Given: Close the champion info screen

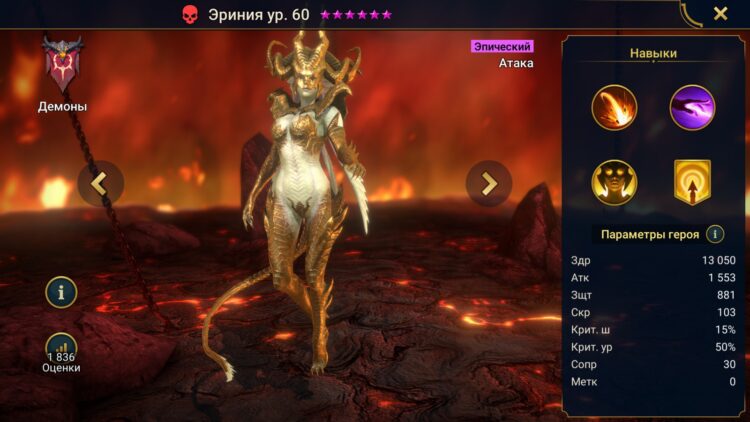Looking at the screenshot, I should click(x=720, y=14).
